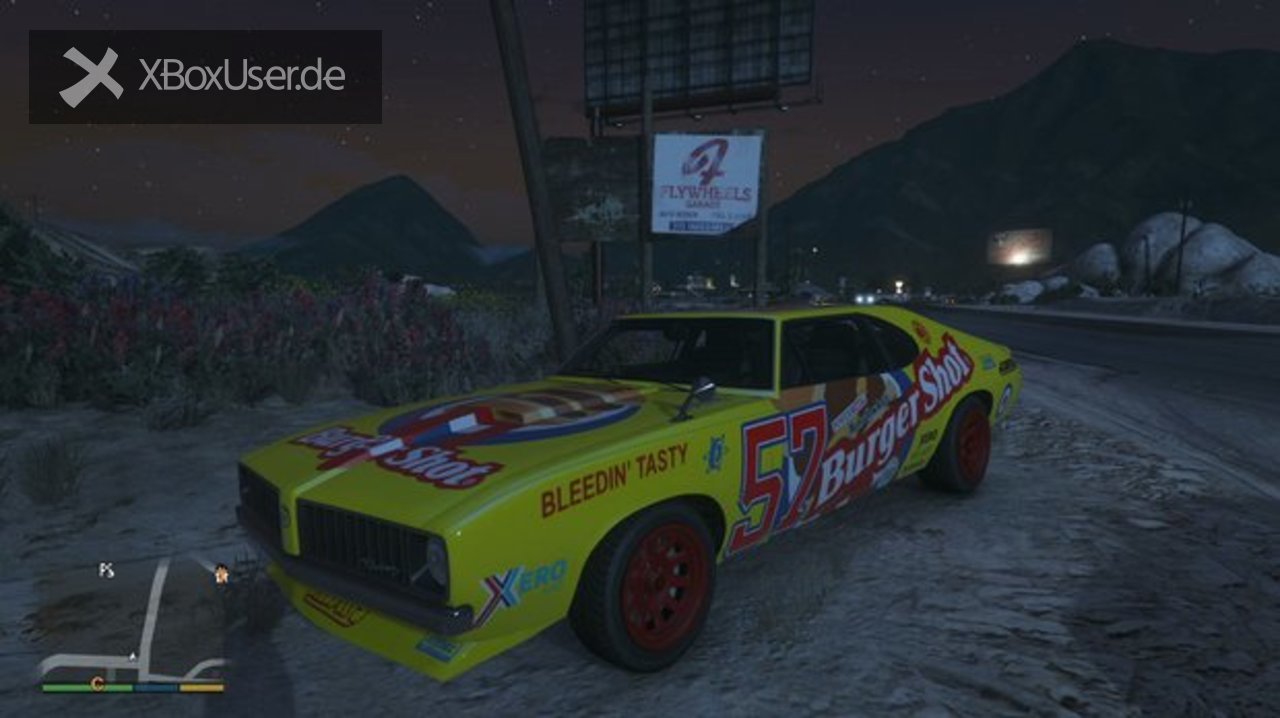Screen dimensions: 1280x718
Task: Click the orange-and-black blip on the minimap
Action: pyautogui.click(x=221, y=573)
